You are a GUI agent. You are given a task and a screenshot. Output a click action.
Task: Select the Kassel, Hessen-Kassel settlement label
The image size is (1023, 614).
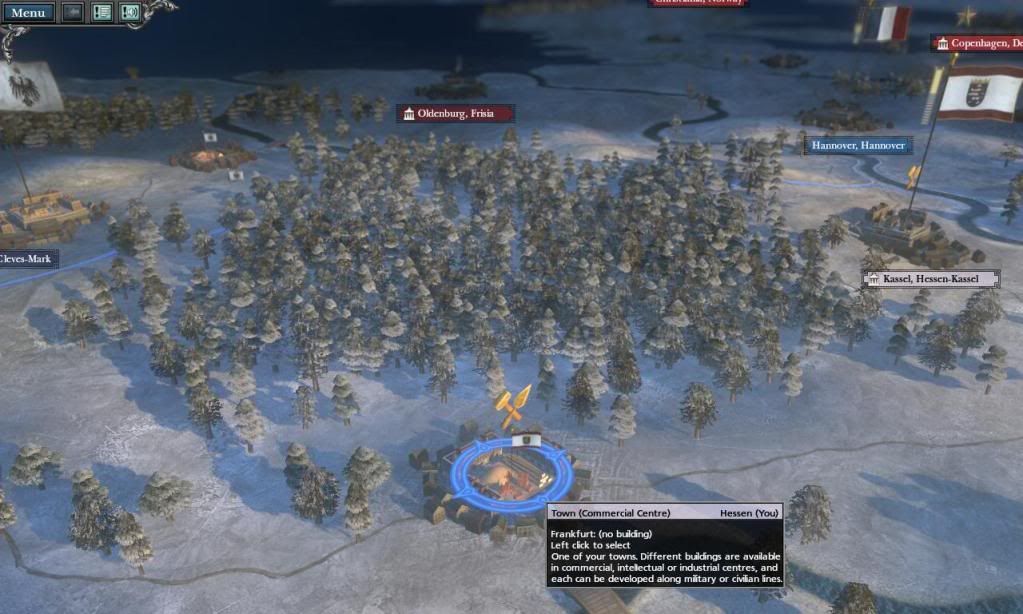click(931, 278)
